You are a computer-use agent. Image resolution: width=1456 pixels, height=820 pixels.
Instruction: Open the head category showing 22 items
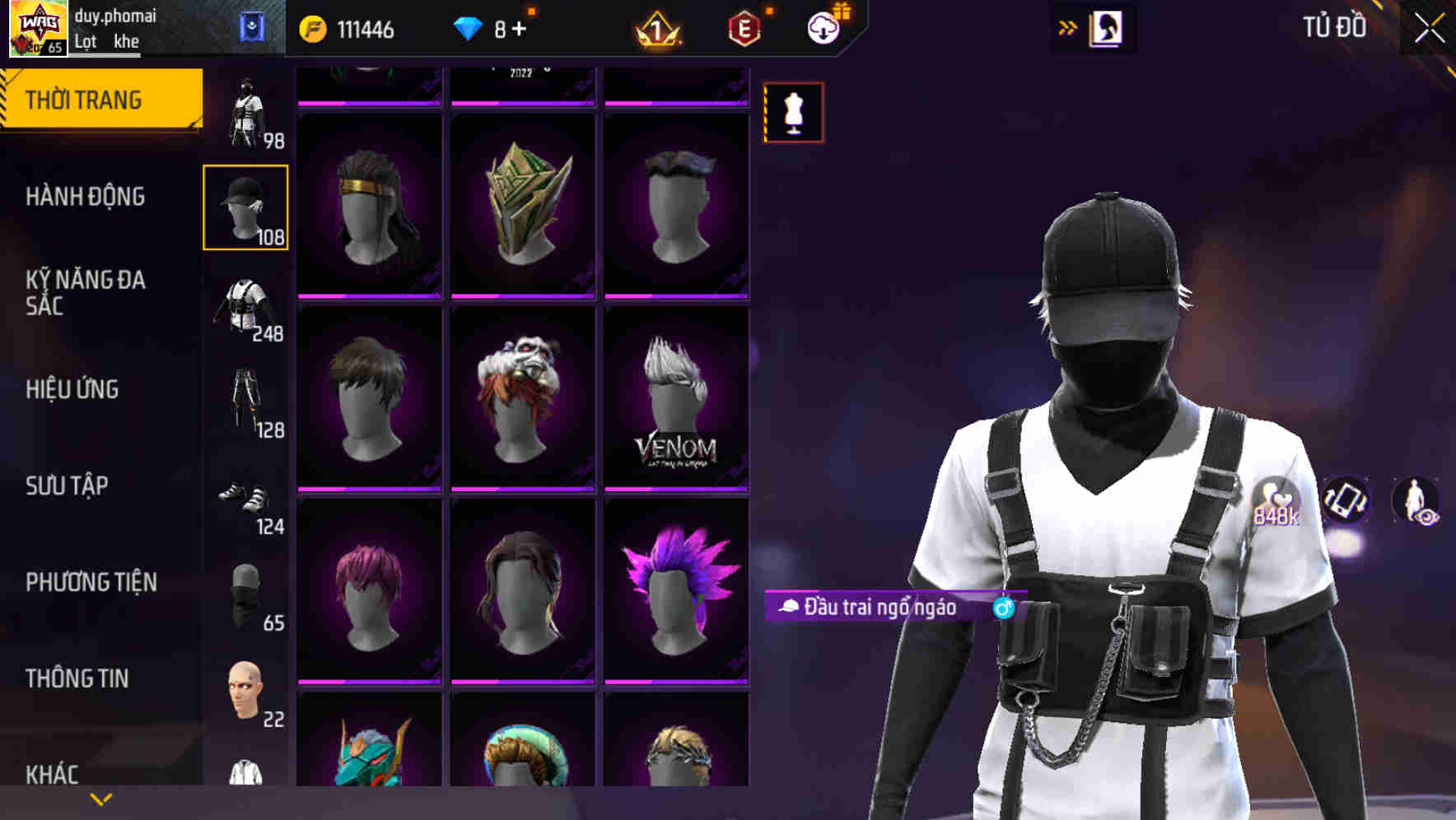tap(245, 692)
